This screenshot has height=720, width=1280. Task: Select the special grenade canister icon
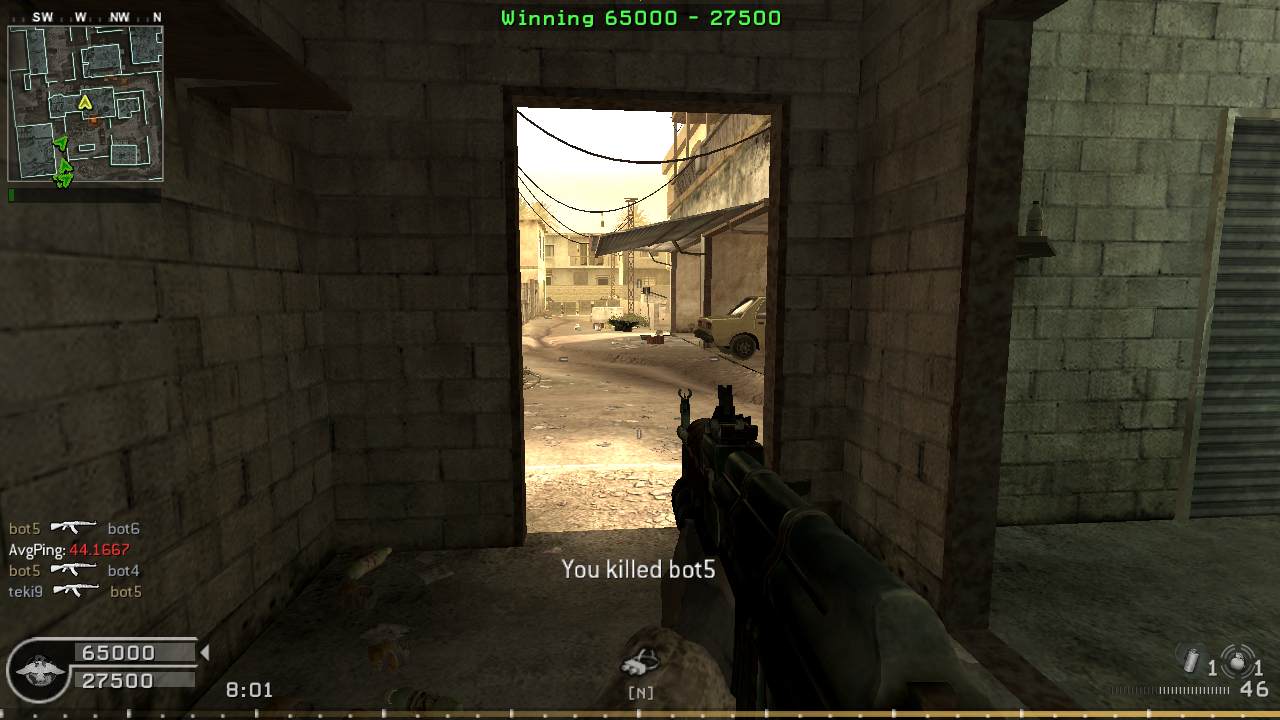1191,661
